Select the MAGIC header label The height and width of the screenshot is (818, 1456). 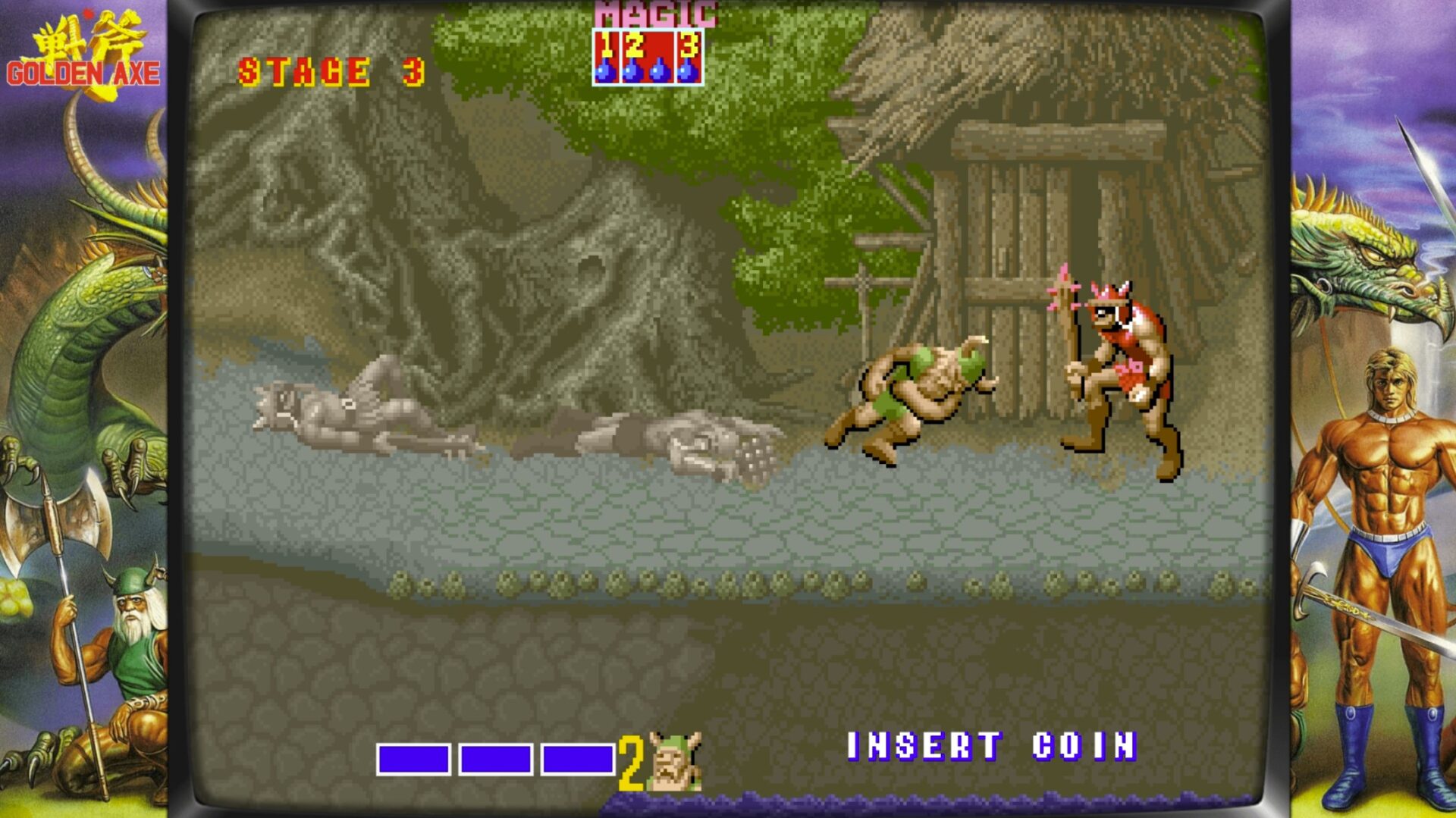click(654, 14)
